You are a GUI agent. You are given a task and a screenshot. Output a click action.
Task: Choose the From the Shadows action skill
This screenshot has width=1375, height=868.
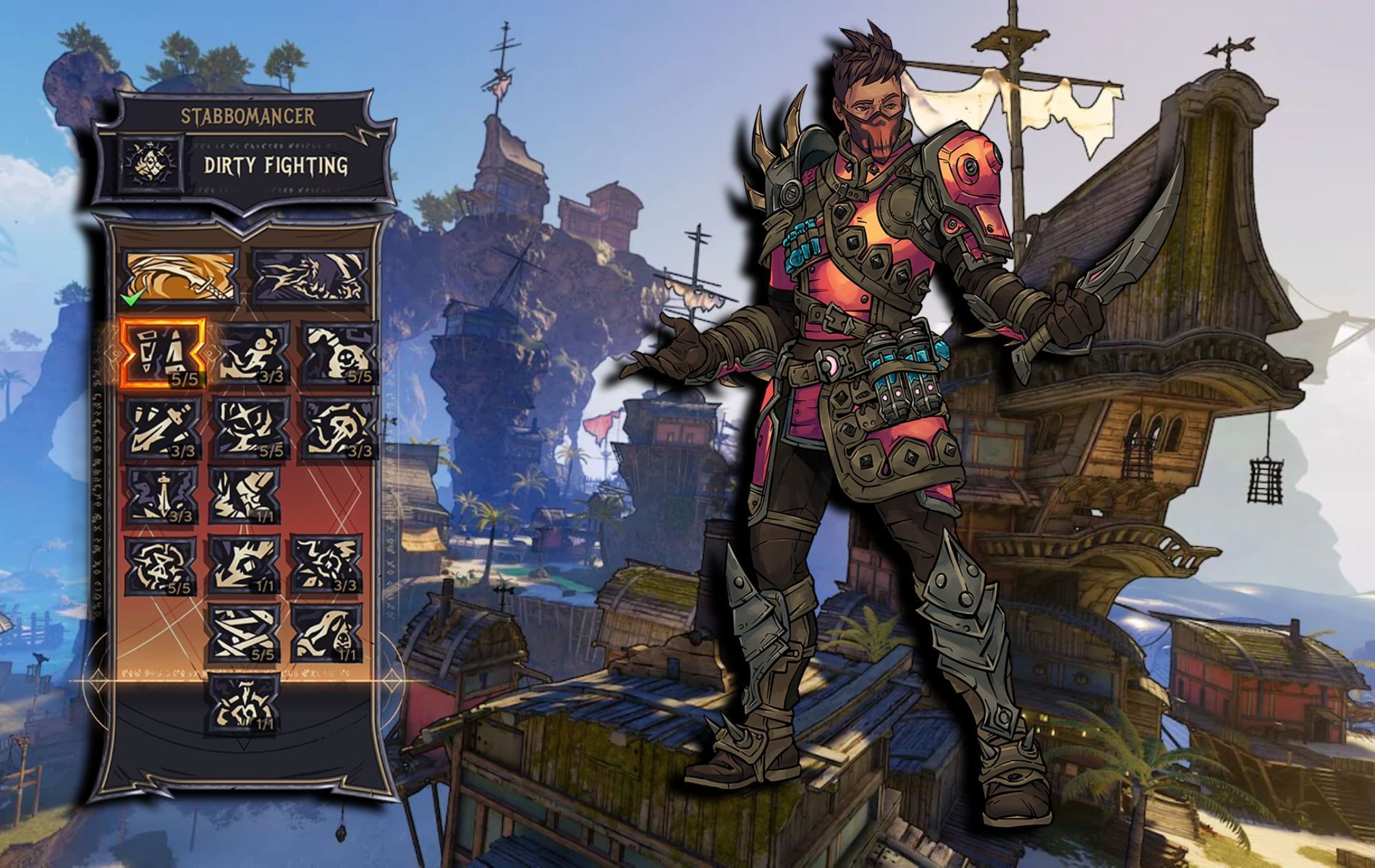309,276
